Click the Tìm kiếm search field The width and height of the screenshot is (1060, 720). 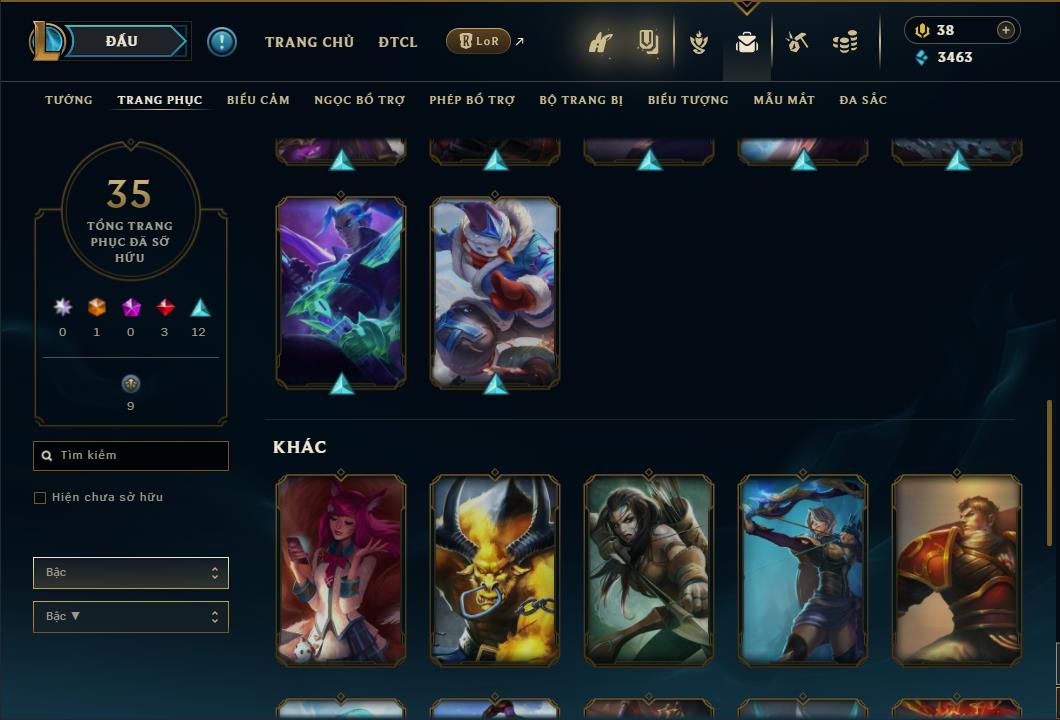[x=131, y=456]
